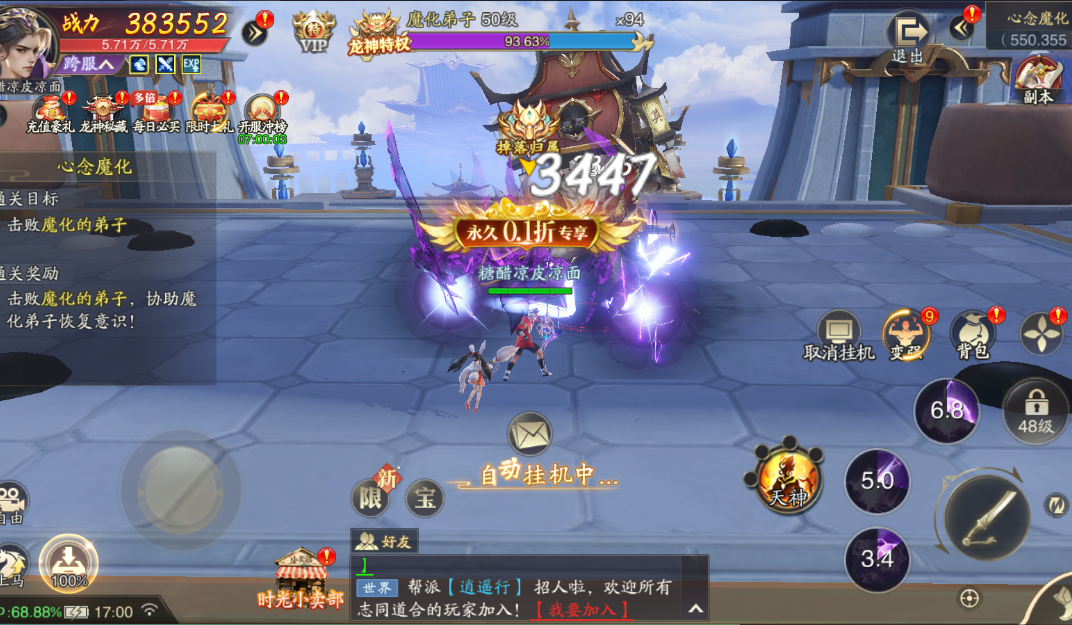Open the 背包 bag

click(972, 333)
